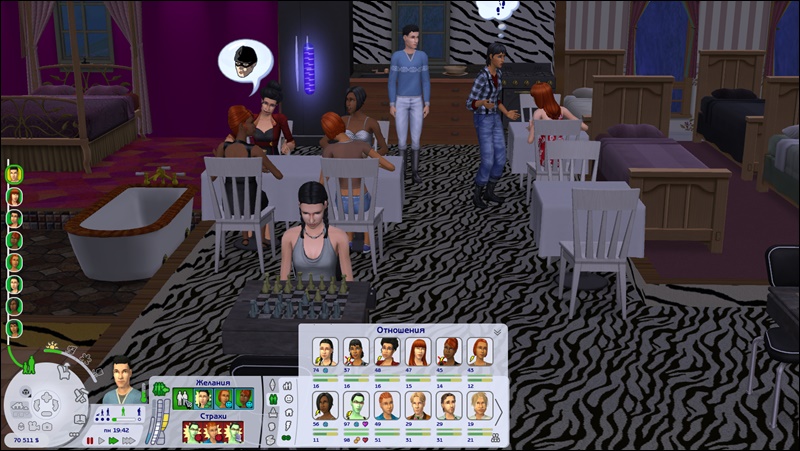
Task: Open the Needs panel smiley face tab
Action: 288,399
